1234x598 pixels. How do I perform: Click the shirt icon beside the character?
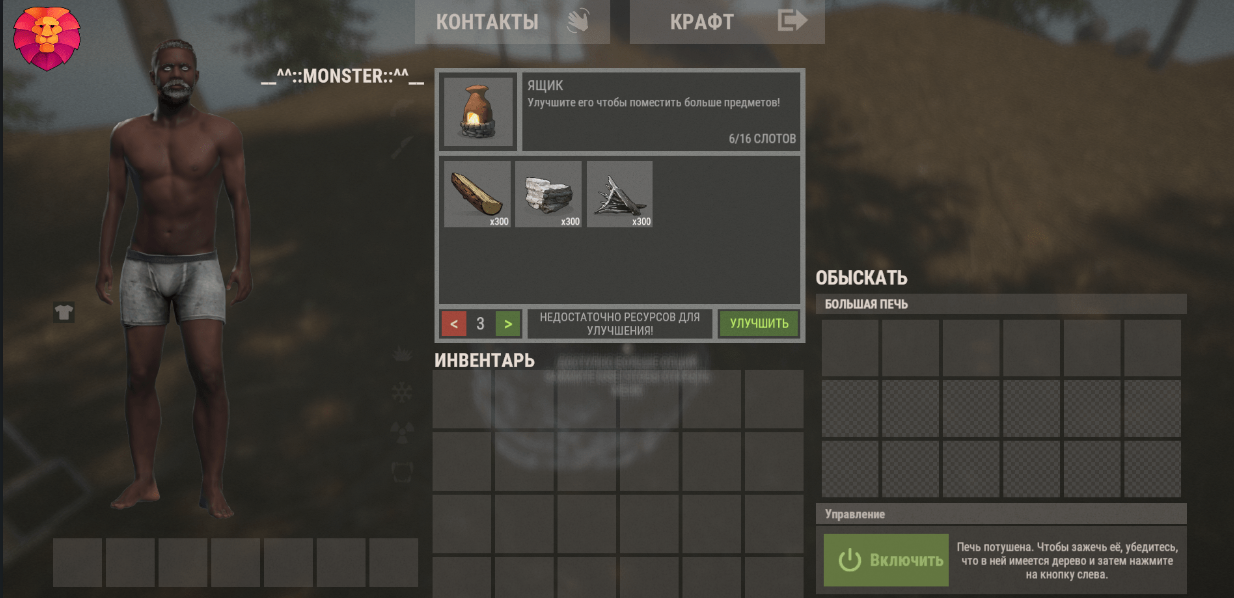[x=64, y=313]
